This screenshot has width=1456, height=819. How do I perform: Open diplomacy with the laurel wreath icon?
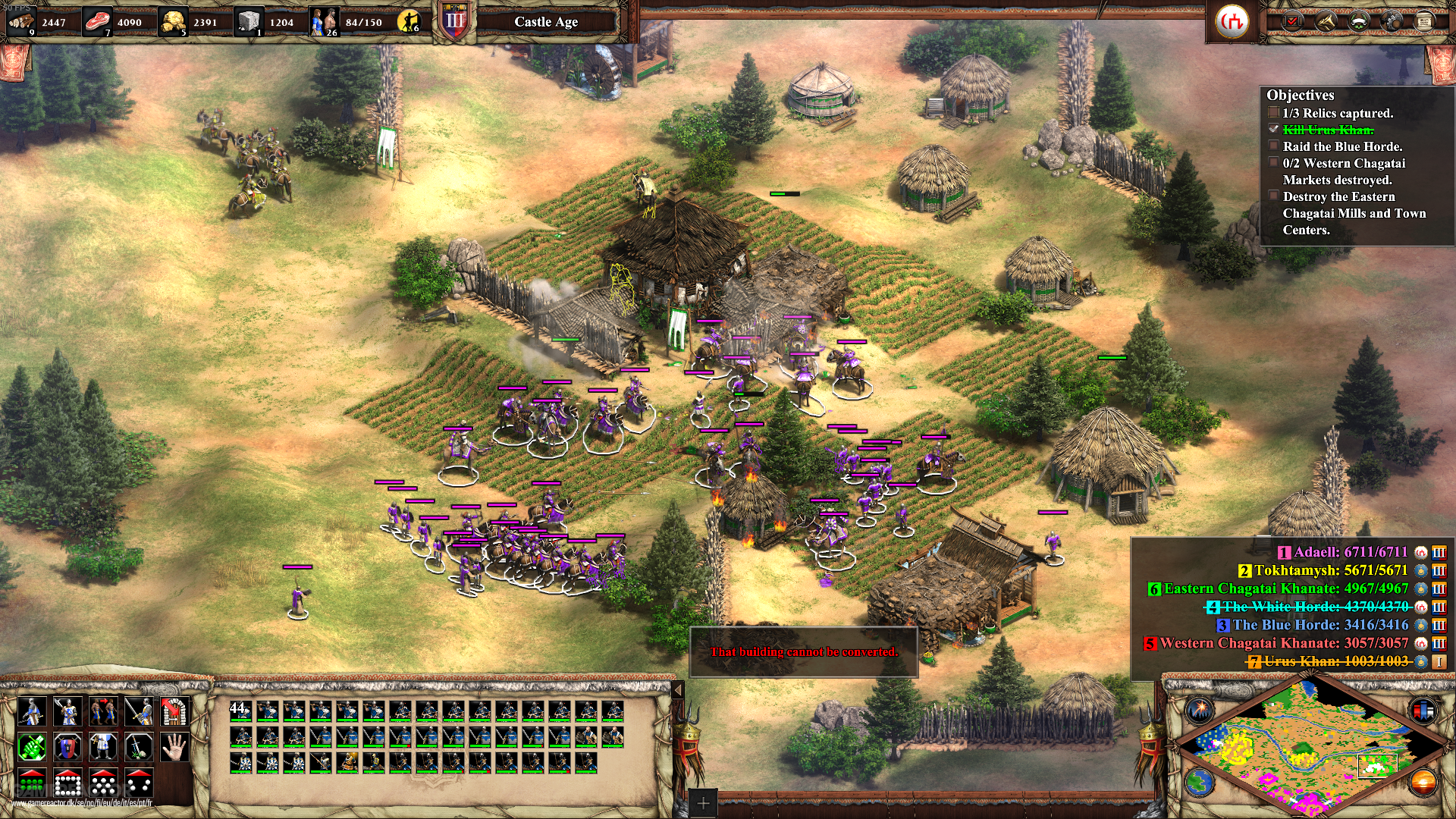1358,21
